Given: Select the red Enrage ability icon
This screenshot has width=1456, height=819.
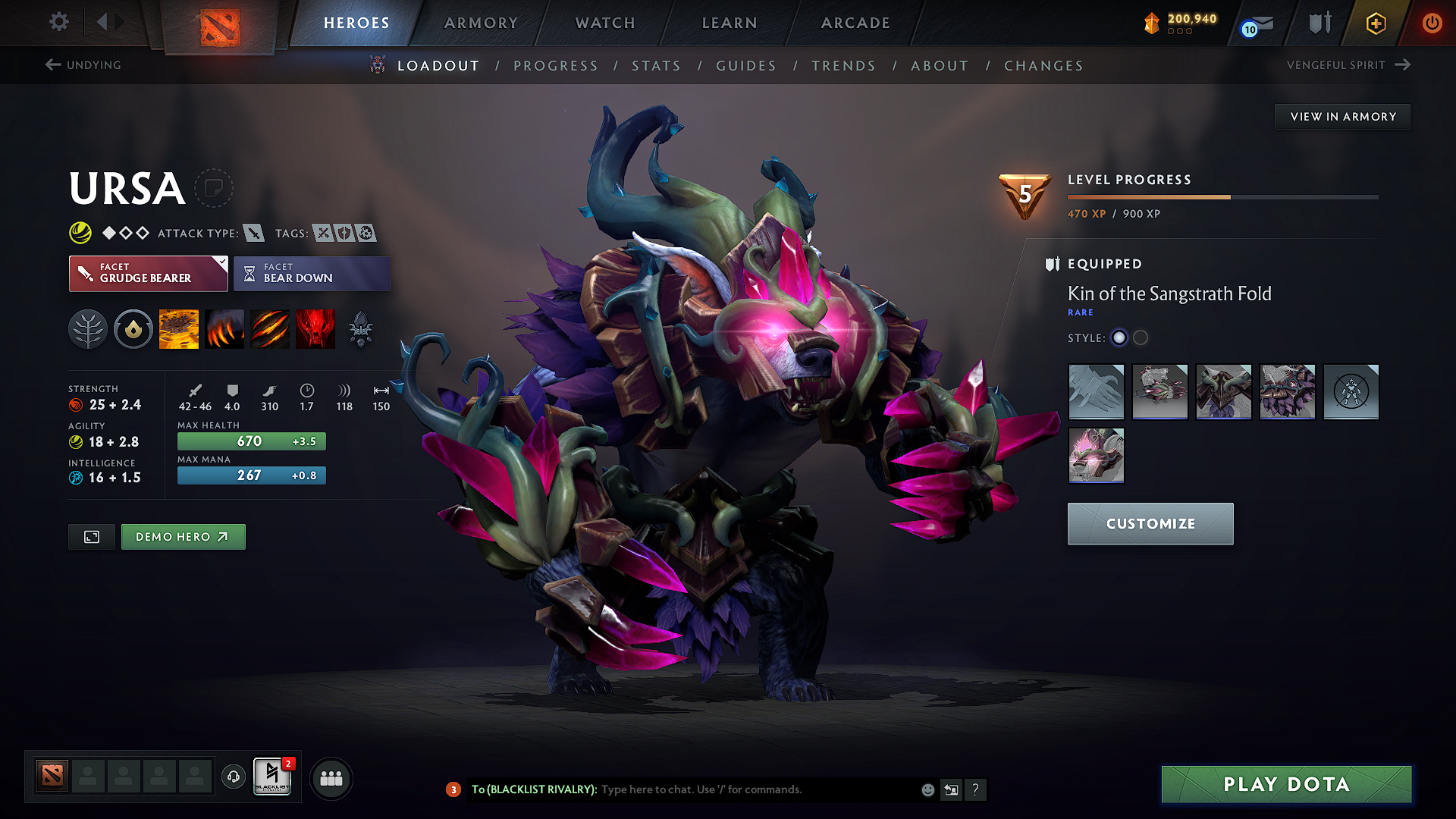Looking at the screenshot, I should pos(315,329).
